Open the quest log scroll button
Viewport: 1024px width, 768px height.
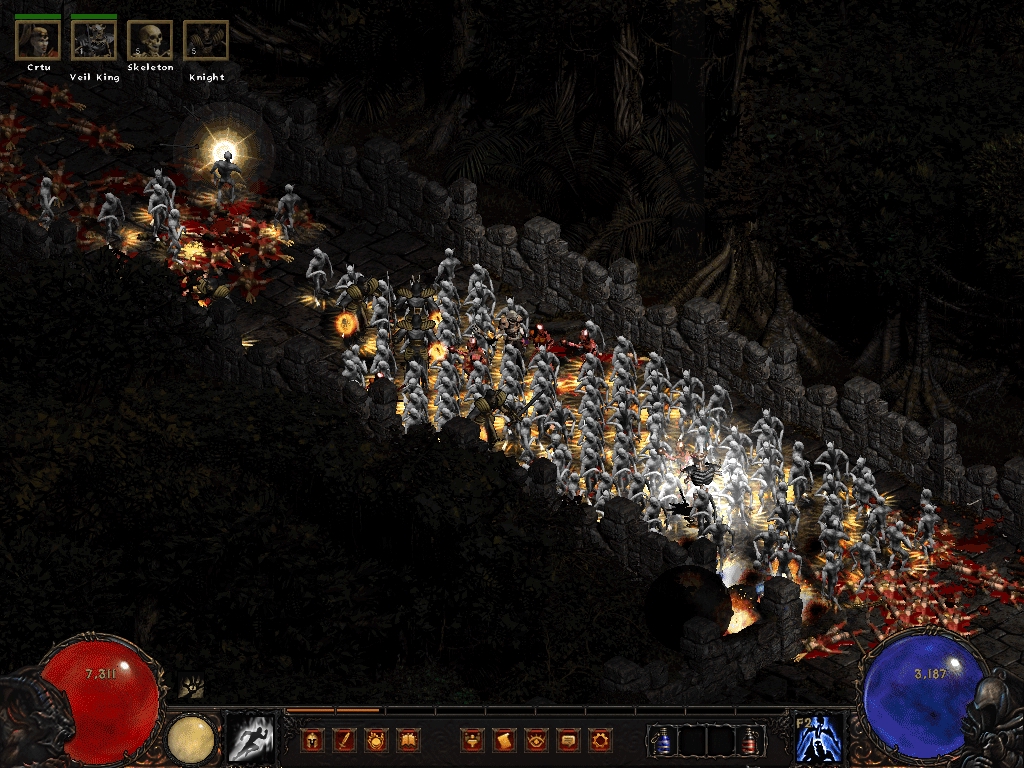click(x=504, y=740)
